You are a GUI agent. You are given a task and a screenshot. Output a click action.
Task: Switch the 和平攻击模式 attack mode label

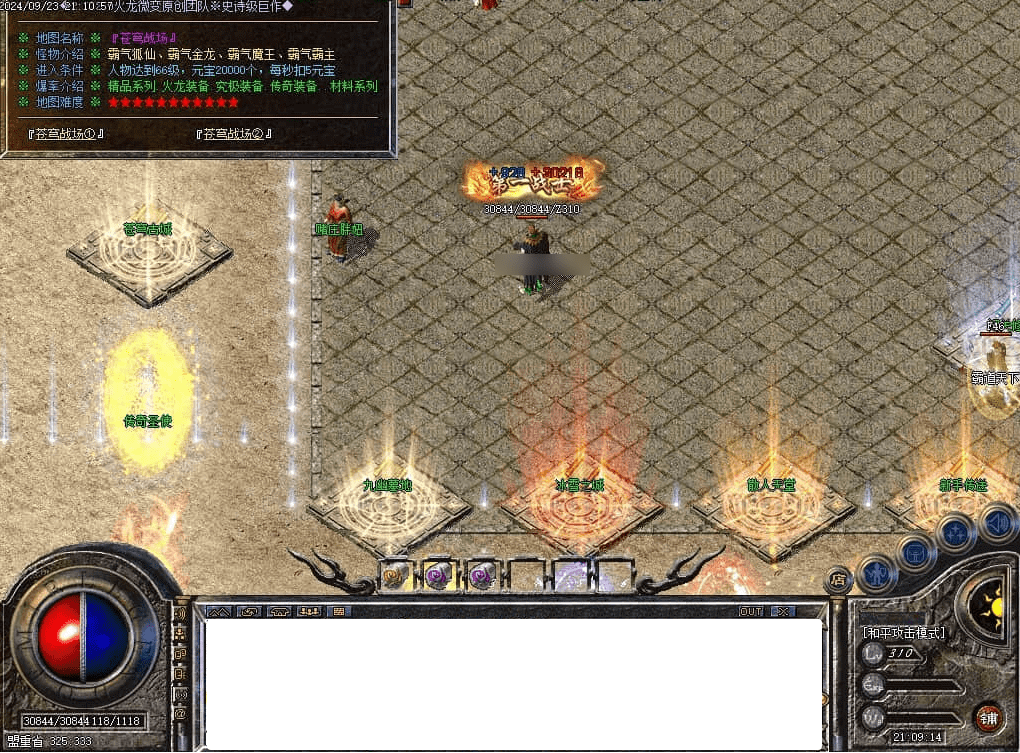click(x=903, y=632)
